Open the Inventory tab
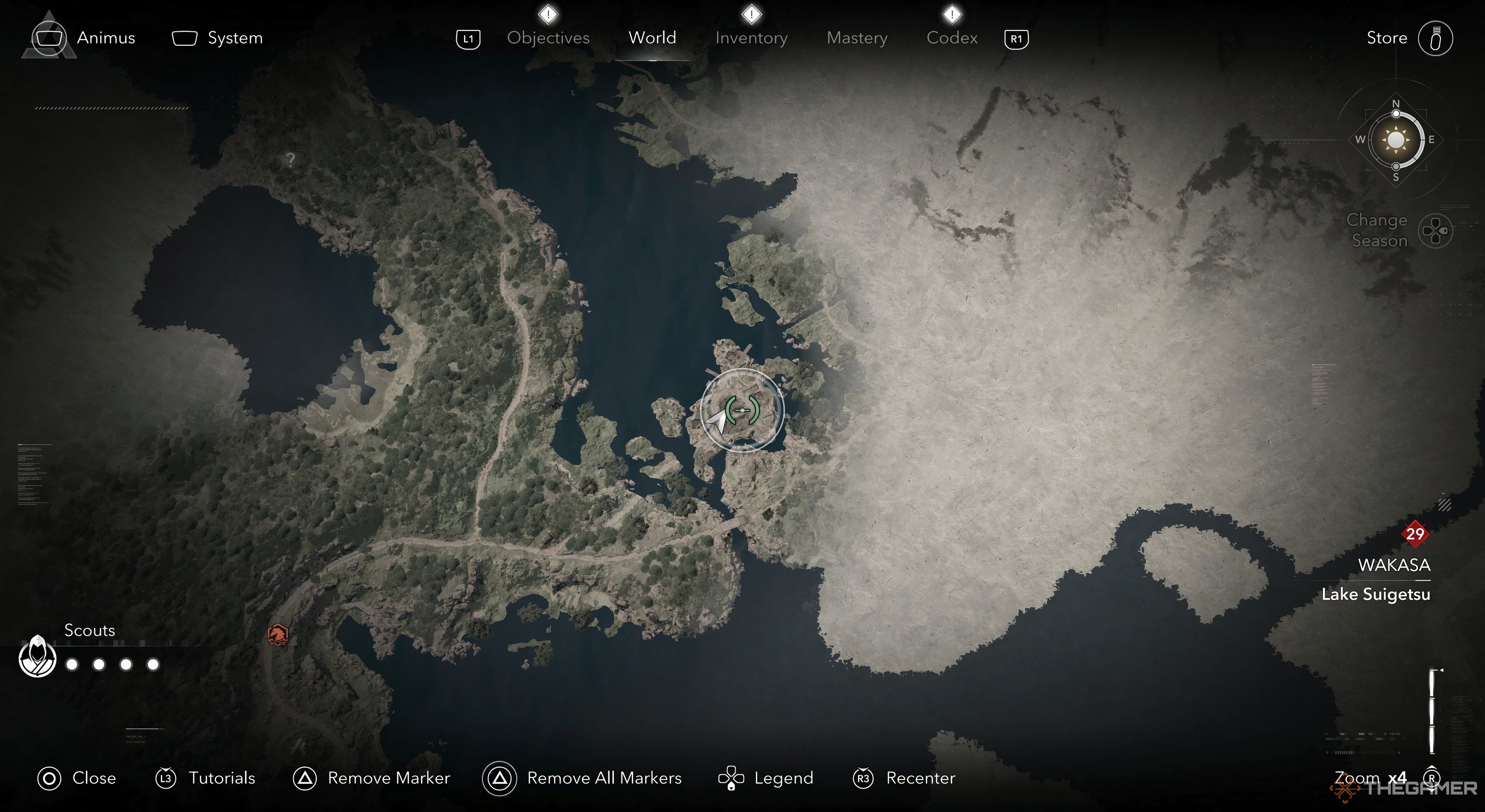Viewport: 1485px width, 812px height. (751, 38)
